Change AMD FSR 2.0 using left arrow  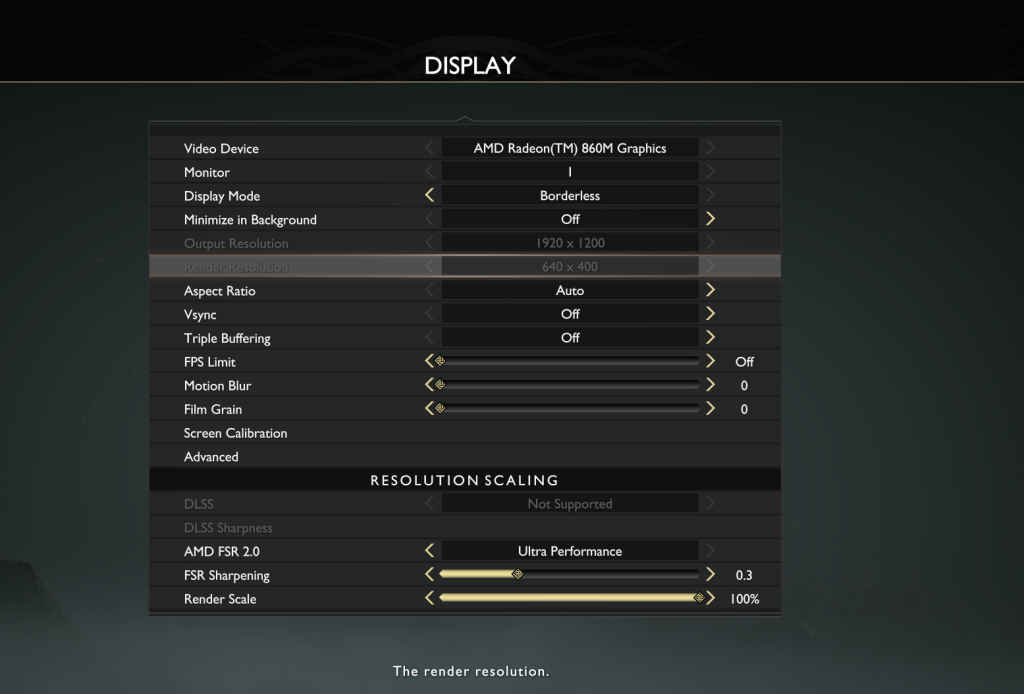[430, 551]
